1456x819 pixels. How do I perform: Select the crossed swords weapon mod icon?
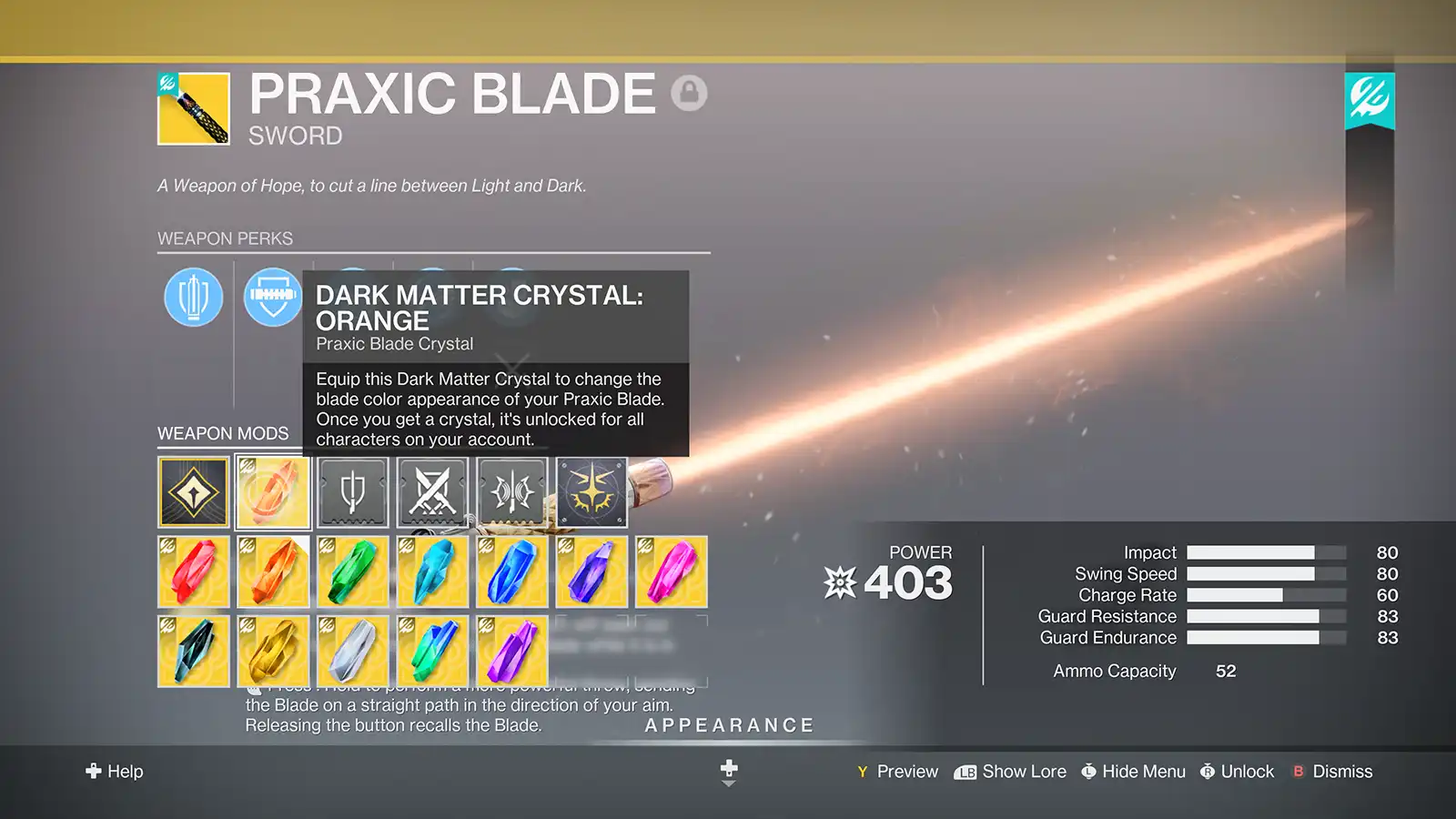point(432,491)
